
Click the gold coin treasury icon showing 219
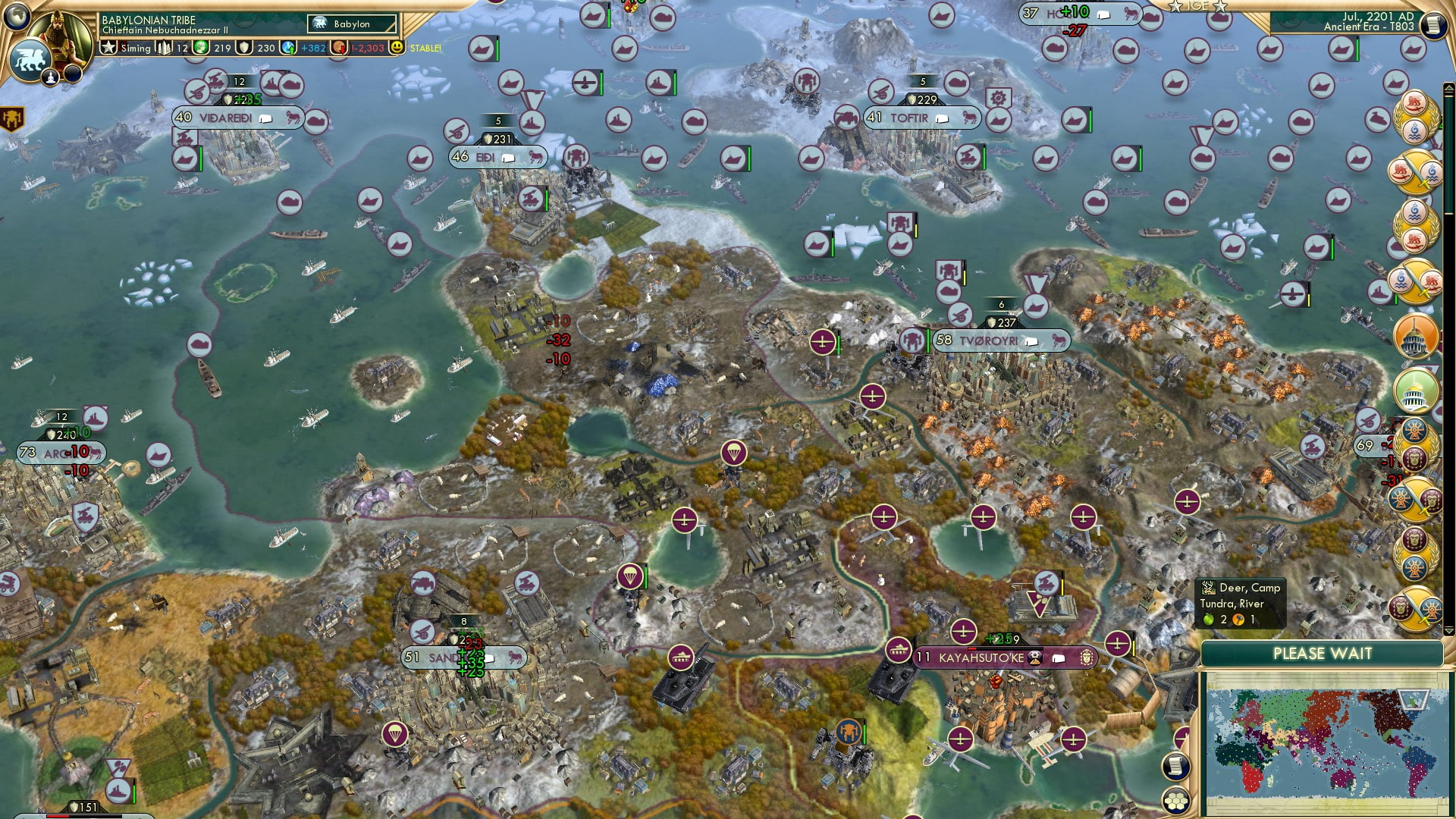point(200,48)
